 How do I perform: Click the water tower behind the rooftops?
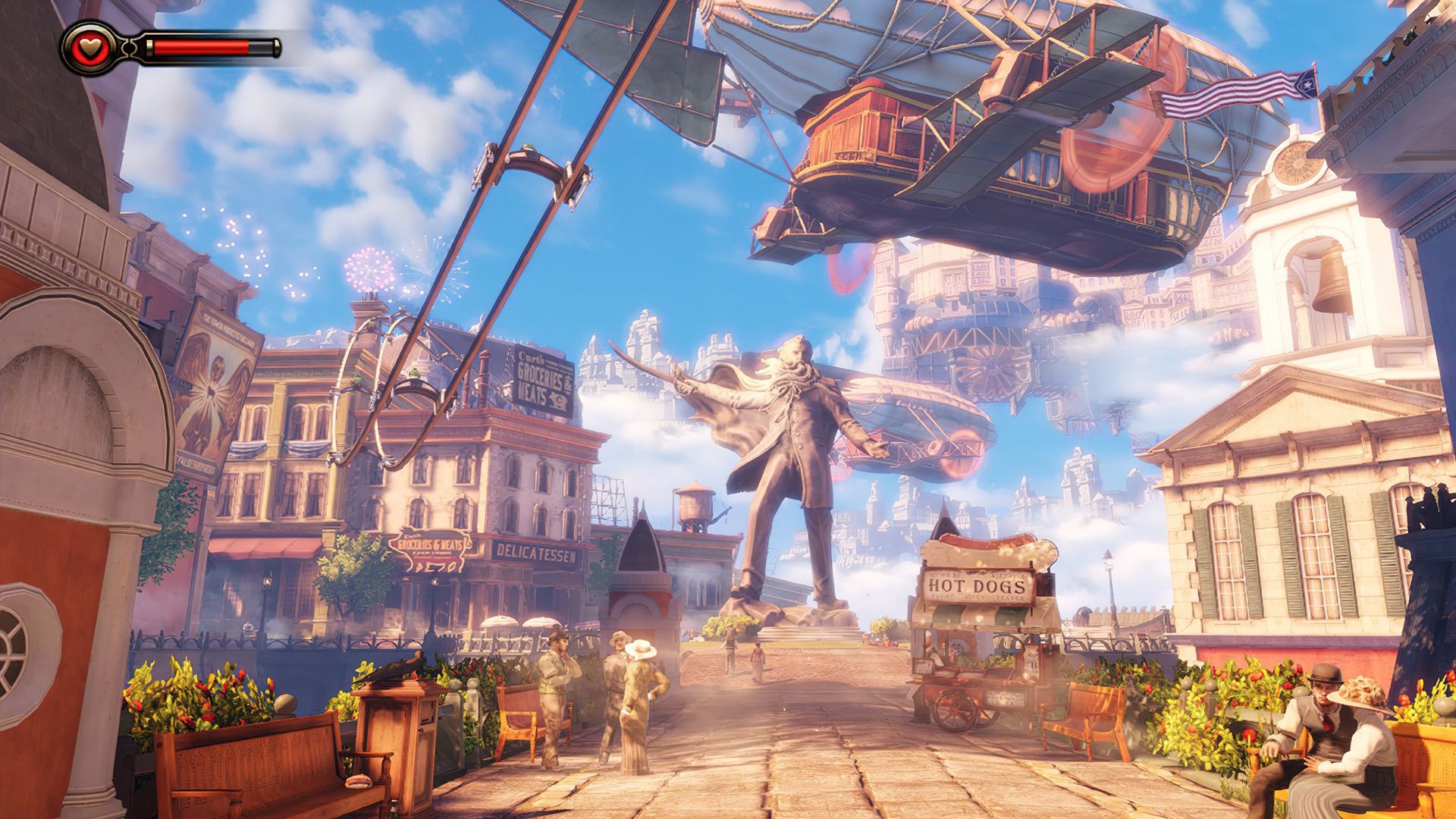click(x=694, y=500)
